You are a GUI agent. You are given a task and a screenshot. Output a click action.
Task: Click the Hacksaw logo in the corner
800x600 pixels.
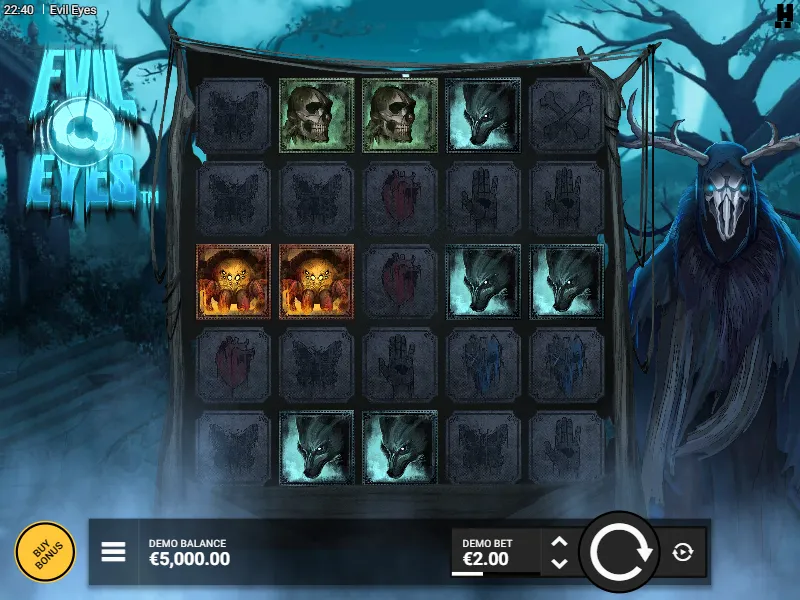coord(784,14)
